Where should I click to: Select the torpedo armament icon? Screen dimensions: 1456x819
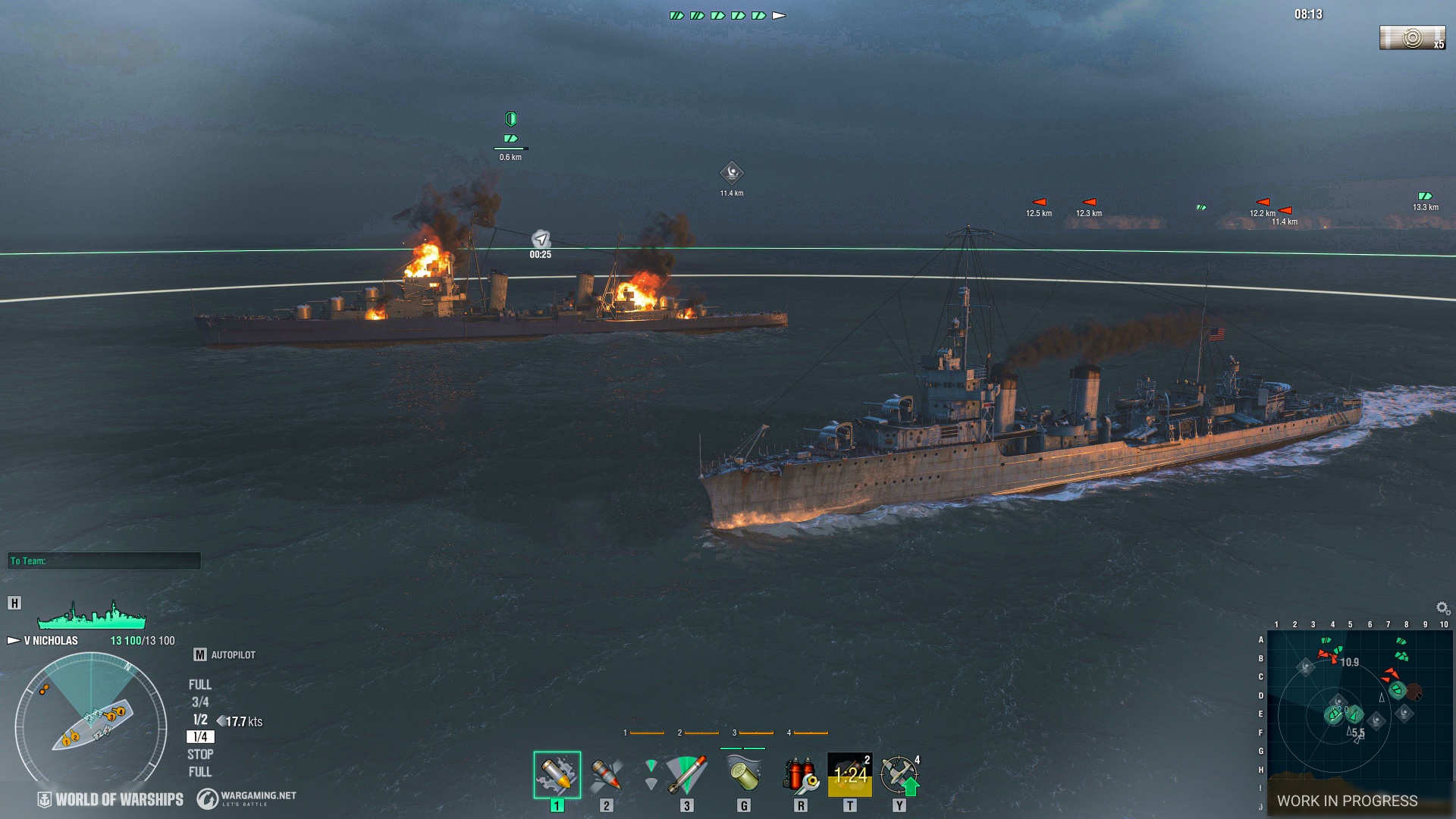pyautogui.click(x=686, y=776)
